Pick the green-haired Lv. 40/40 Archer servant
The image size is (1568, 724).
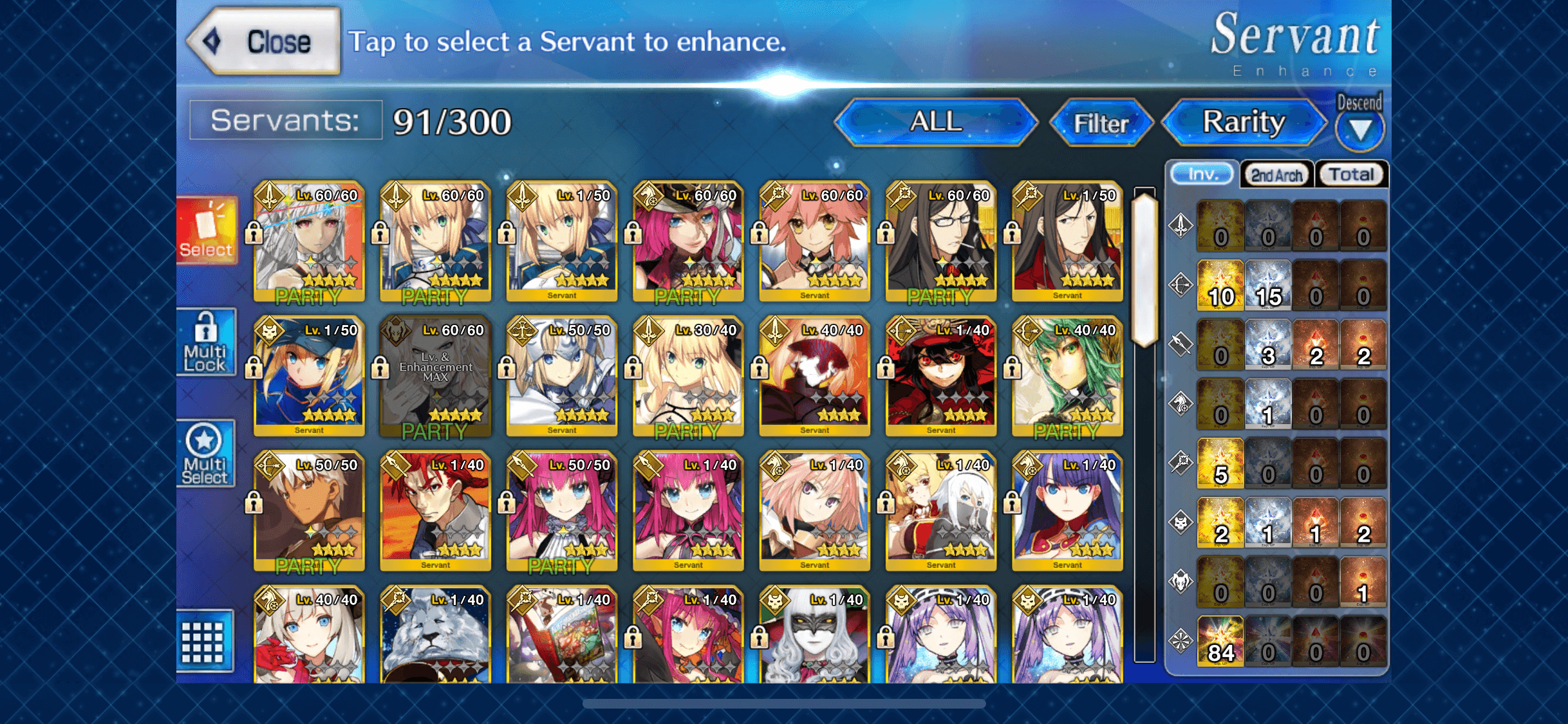(x=1067, y=376)
